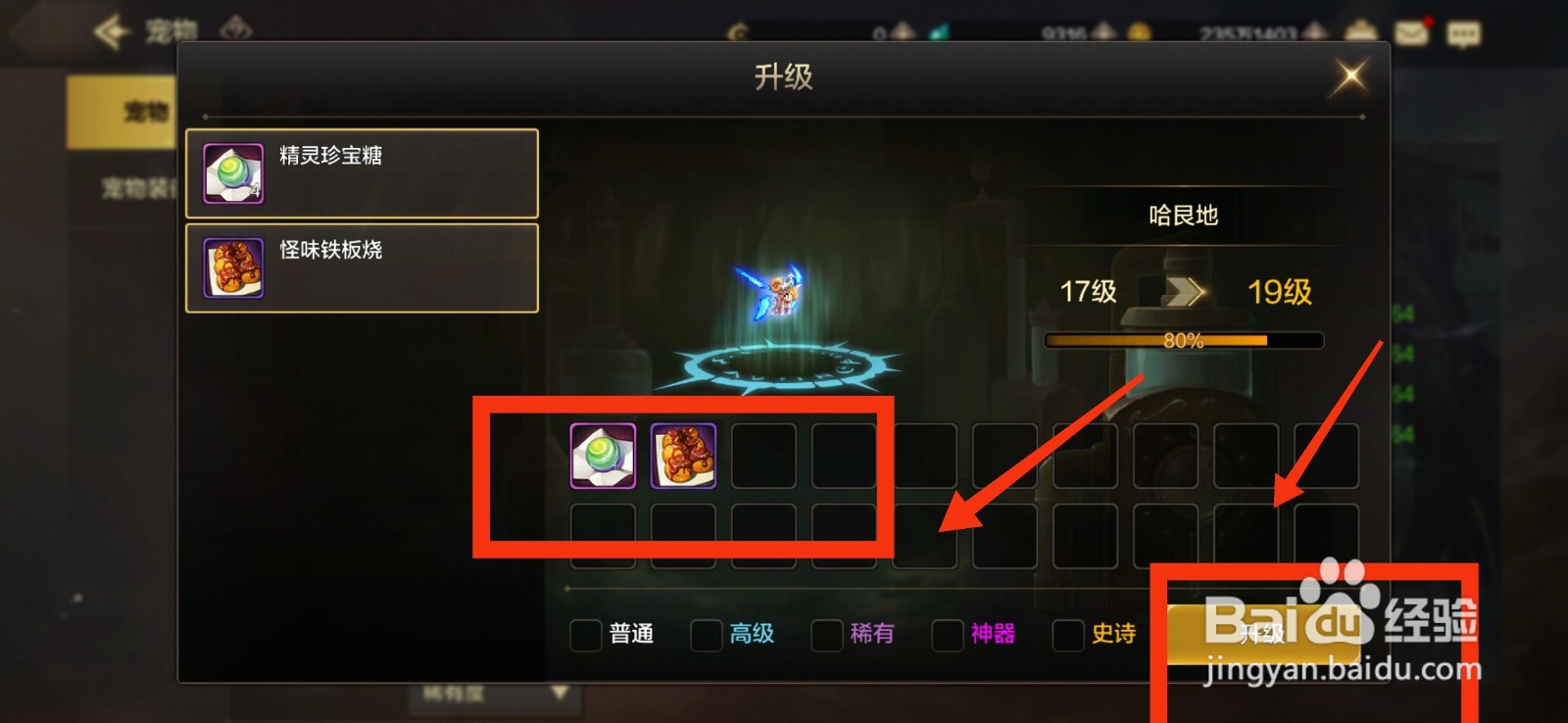Open the chat message icon
Viewport: 1568px width, 723px height.
click(x=1464, y=32)
